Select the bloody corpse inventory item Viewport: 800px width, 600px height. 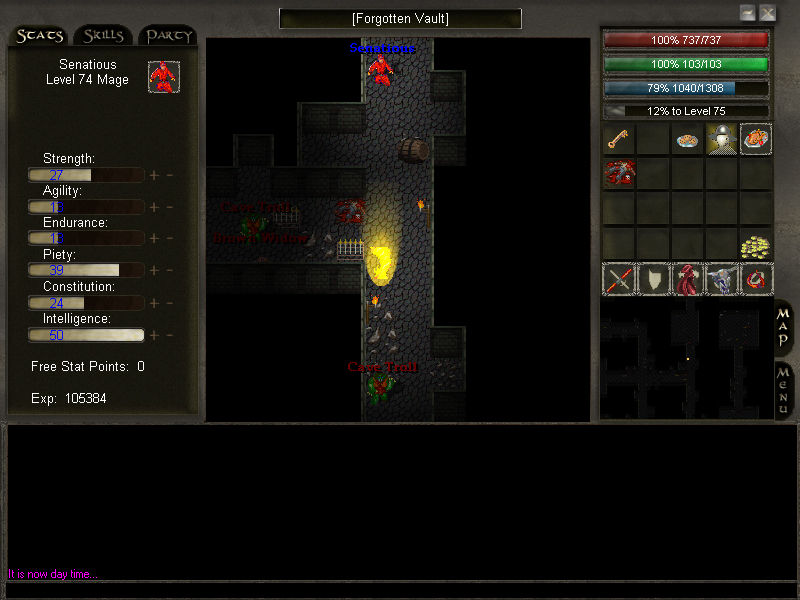click(x=618, y=173)
